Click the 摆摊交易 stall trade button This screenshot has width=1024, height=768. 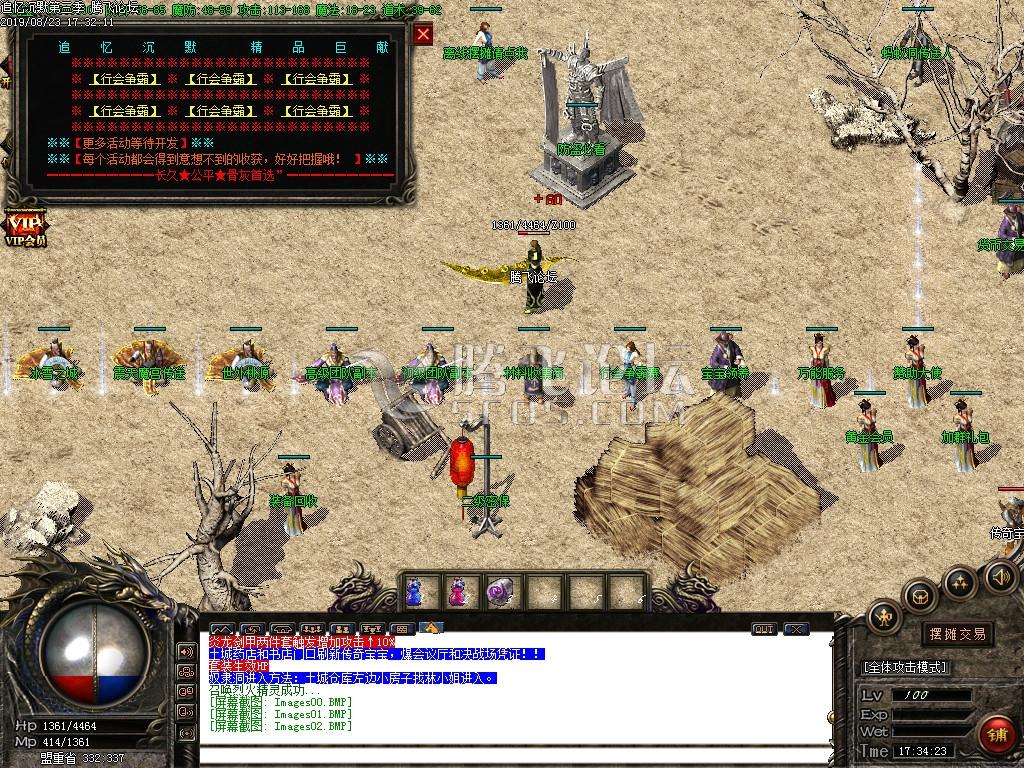coord(957,634)
